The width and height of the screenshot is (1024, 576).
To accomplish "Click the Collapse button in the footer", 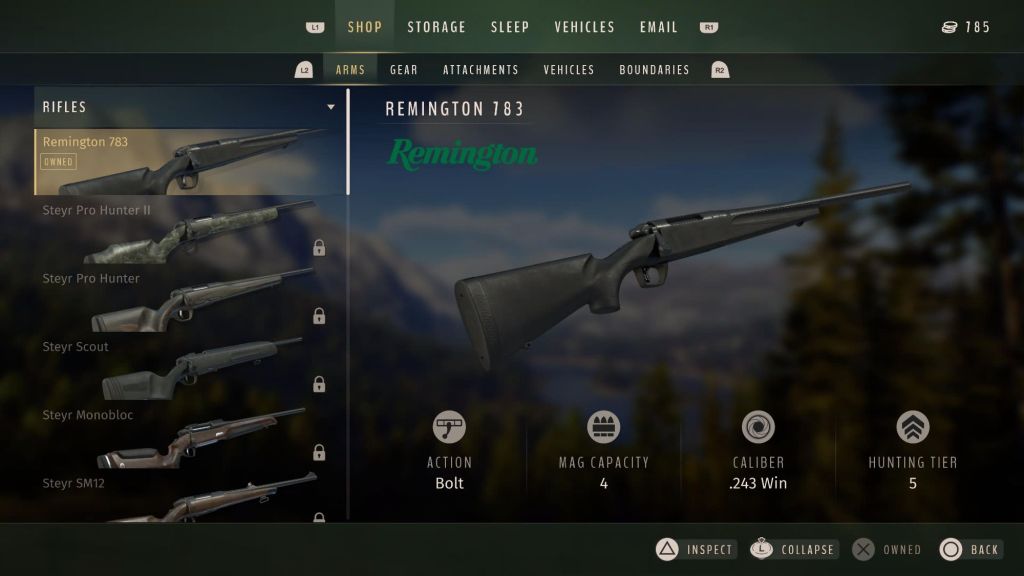I will pyautogui.click(x=795, y=549).
